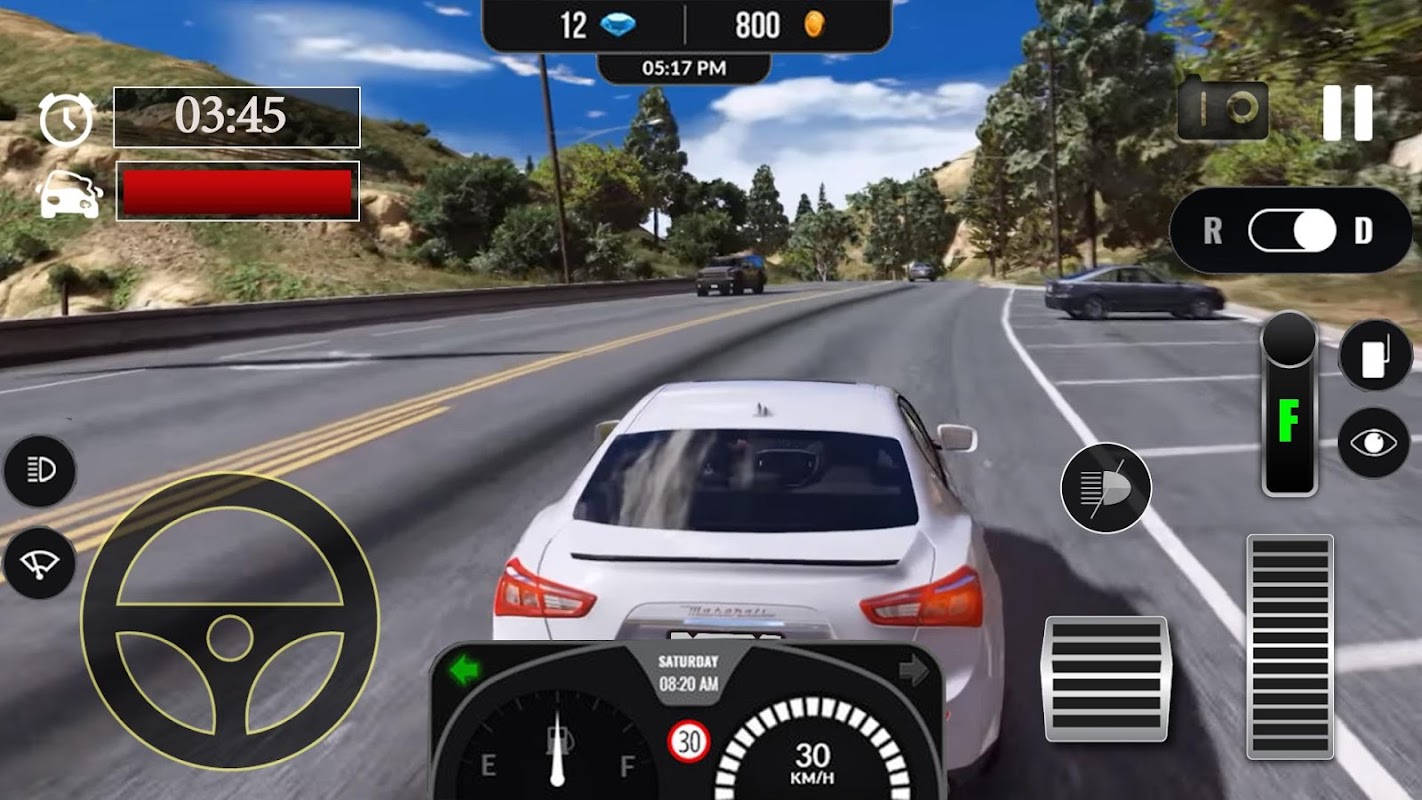Pause the game

pos(1347,112)
